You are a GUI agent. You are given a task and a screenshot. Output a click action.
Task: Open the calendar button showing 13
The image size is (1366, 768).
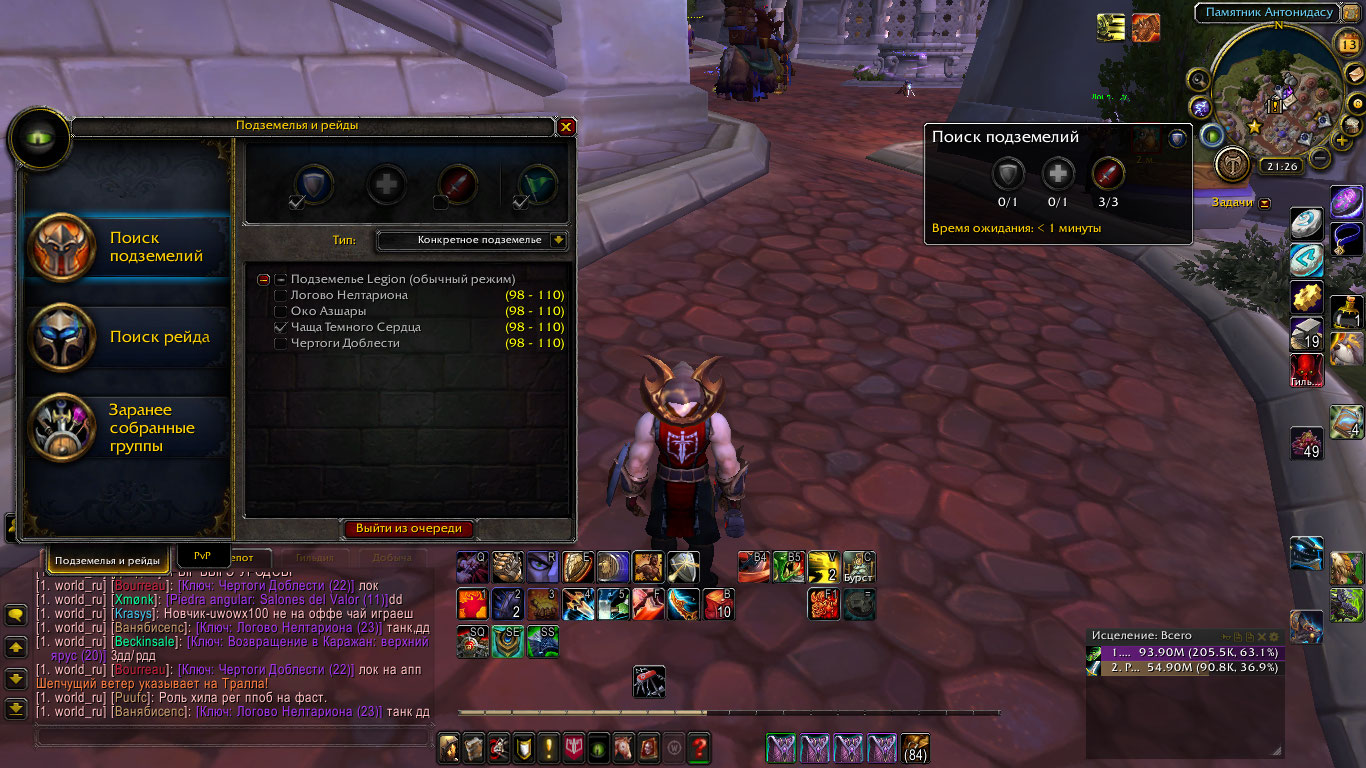click(x=1347, y=43)
